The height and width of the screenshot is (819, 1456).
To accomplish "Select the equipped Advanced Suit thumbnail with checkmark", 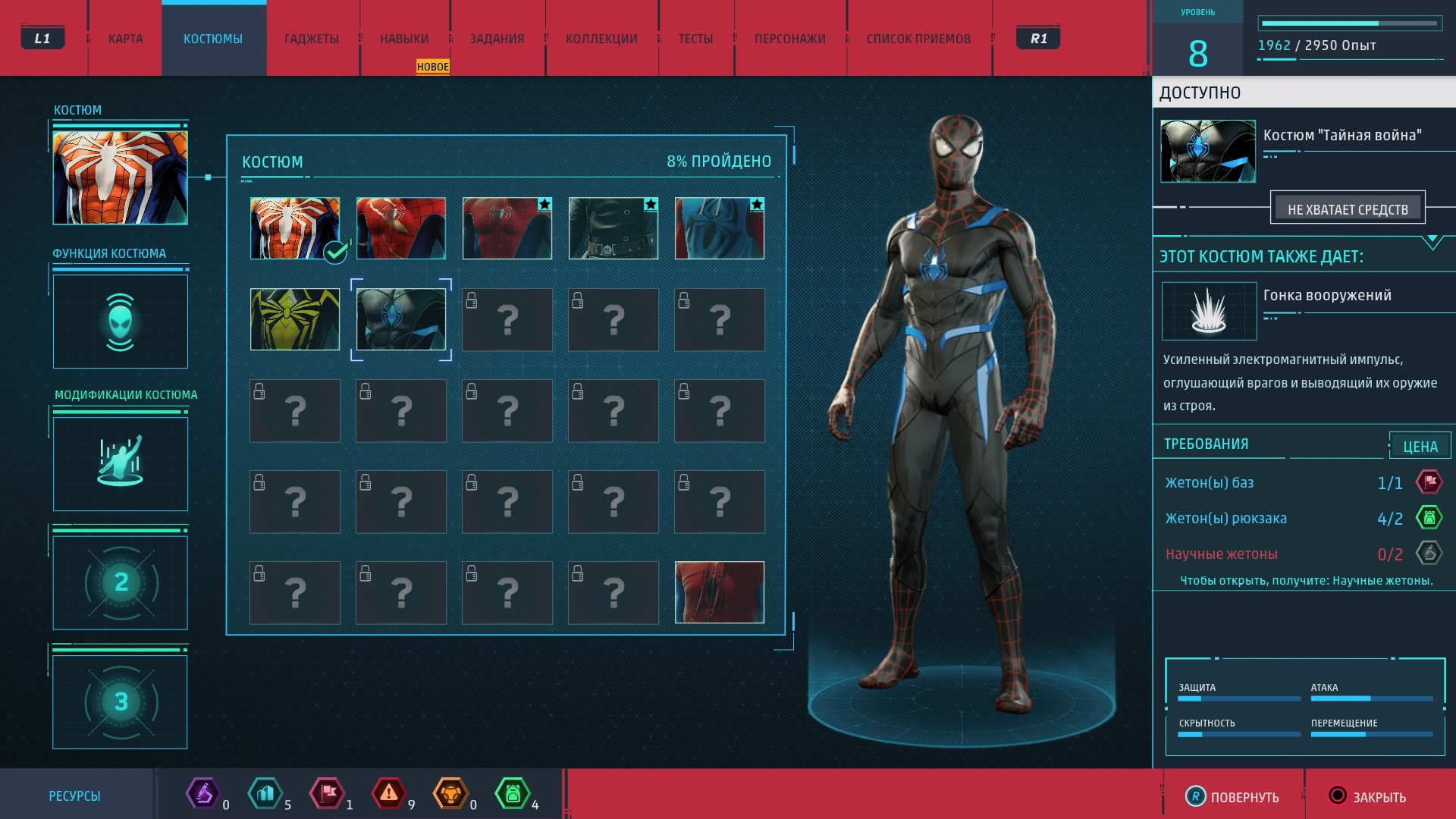I will [x=295, y=228].
